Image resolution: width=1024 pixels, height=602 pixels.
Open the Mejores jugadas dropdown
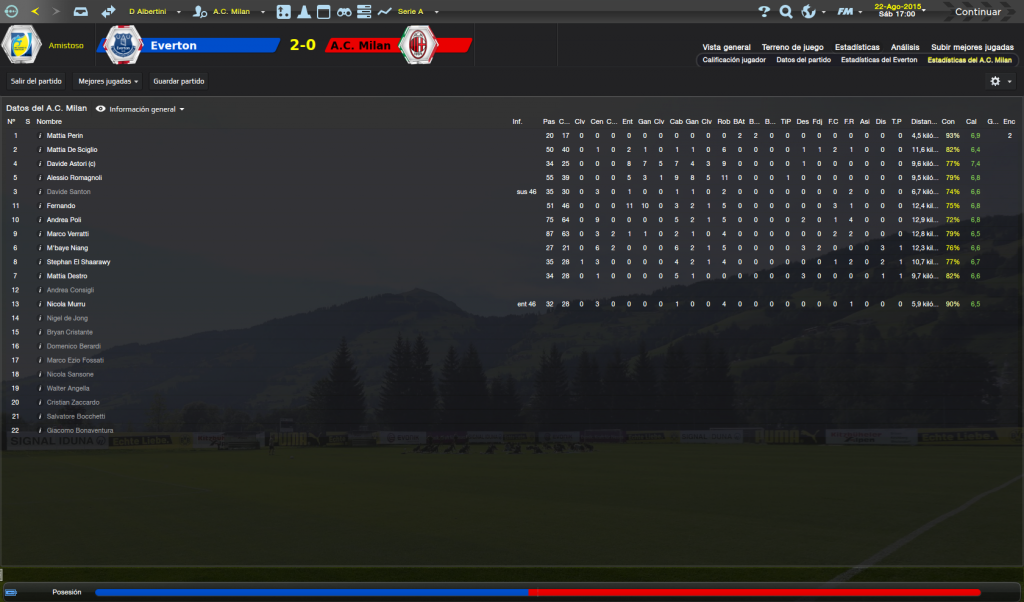tap(108, 81)
